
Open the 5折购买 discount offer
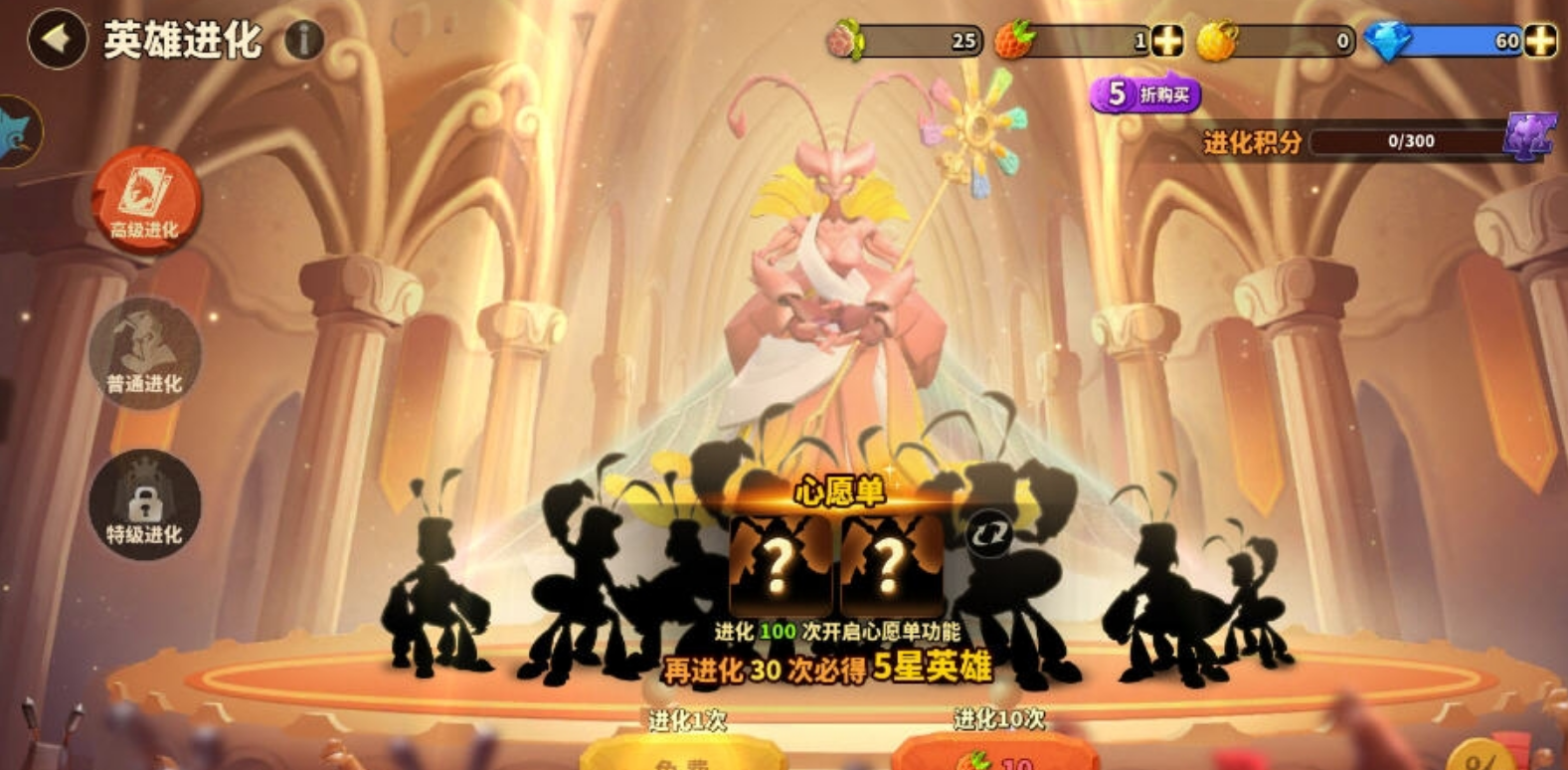[1145, 95]
